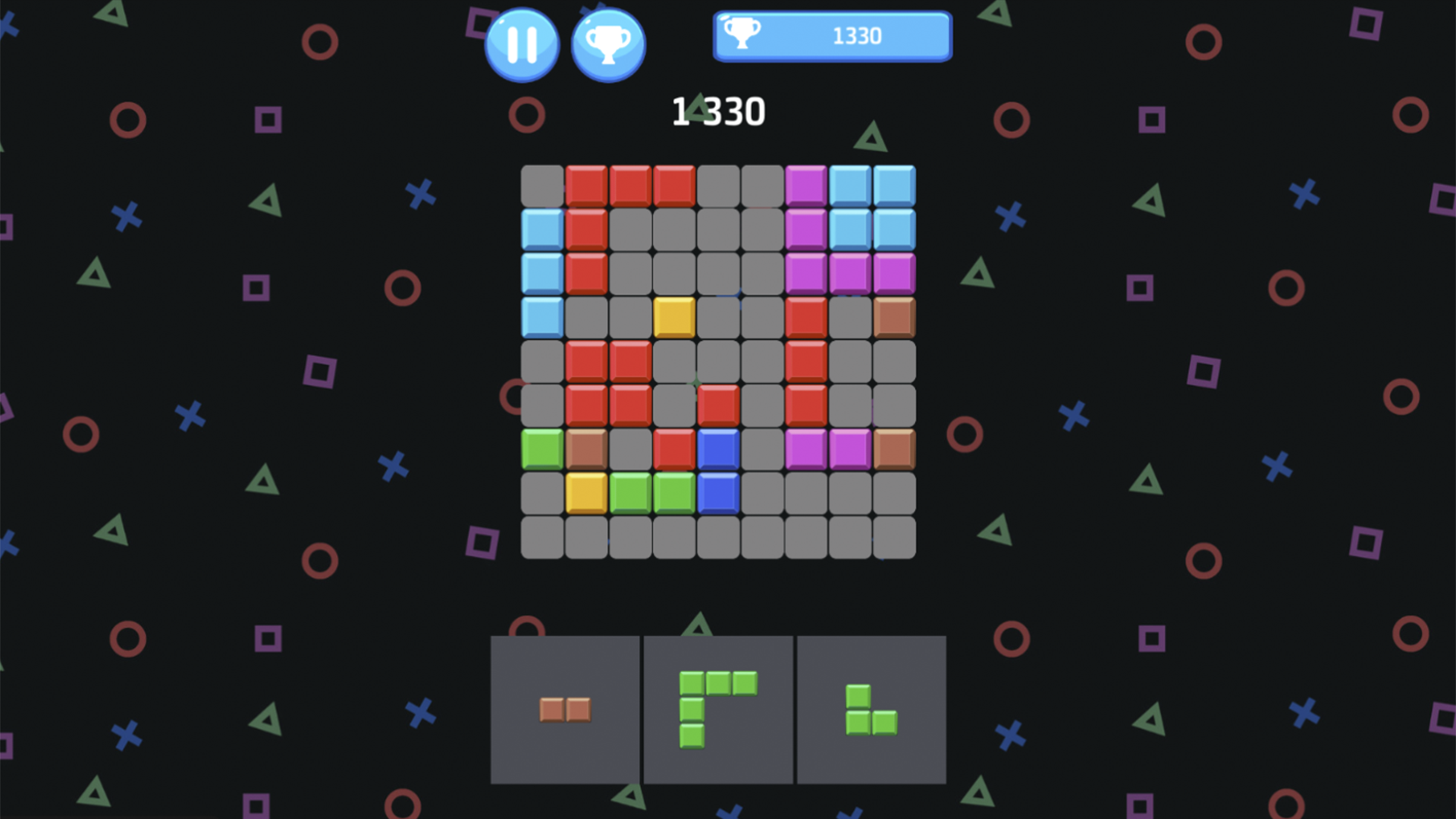Click the magenta block in the top row
The width and height of the screenshot is (1456, 819).
(805, 184)
